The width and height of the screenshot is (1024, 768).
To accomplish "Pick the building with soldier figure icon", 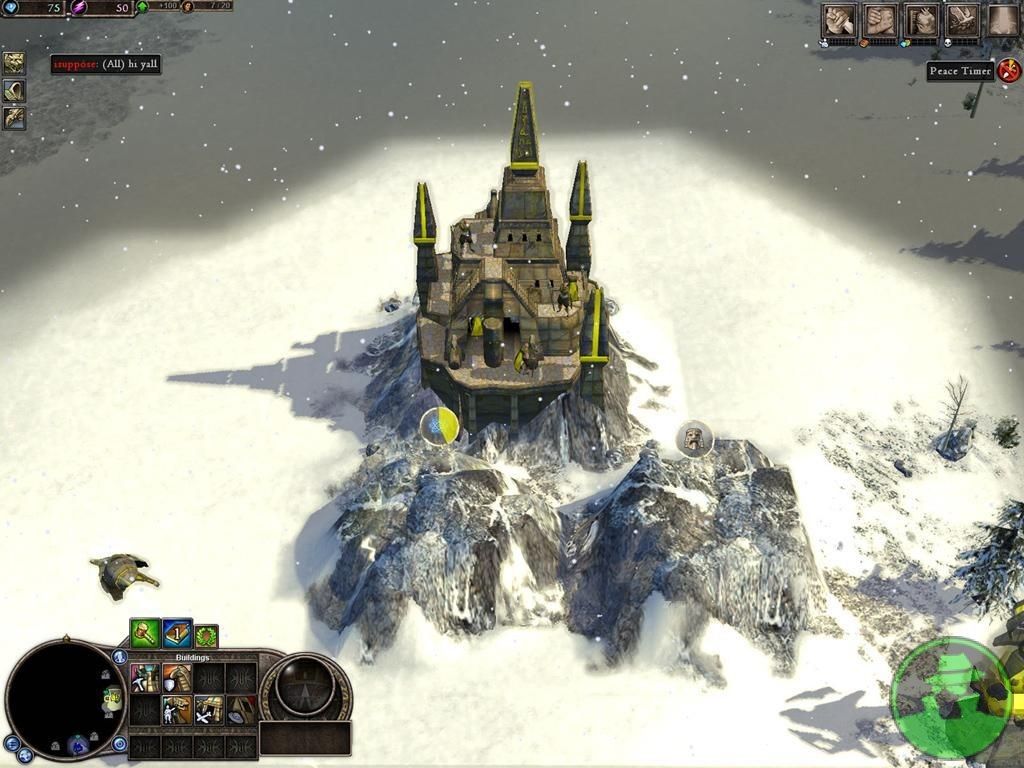I will (177, 710).
